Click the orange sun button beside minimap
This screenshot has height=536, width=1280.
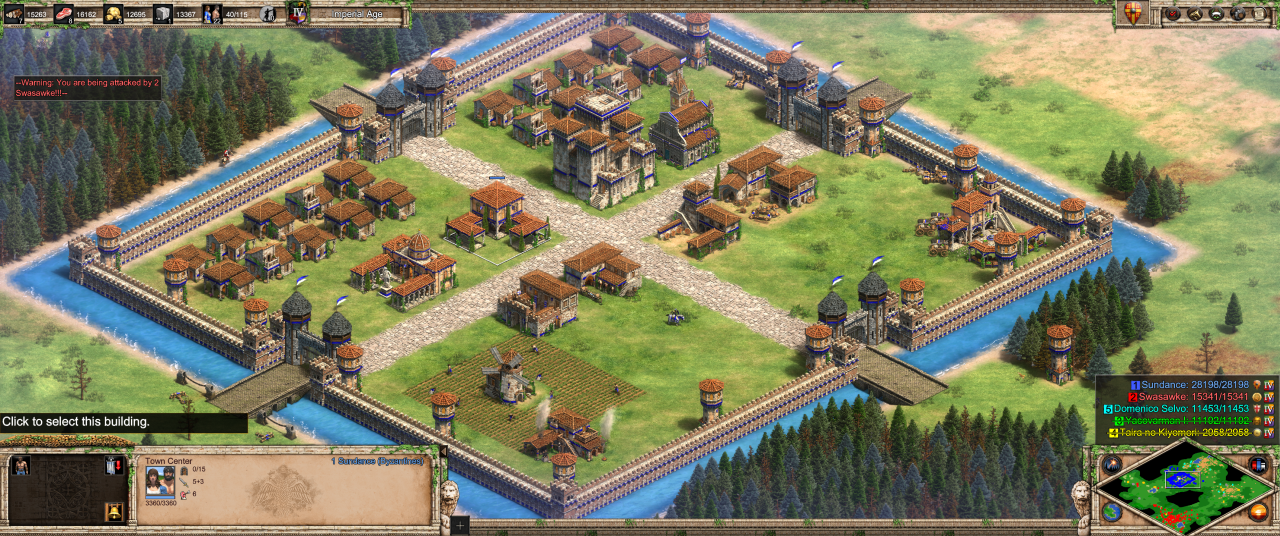[x=1259, y=512]
